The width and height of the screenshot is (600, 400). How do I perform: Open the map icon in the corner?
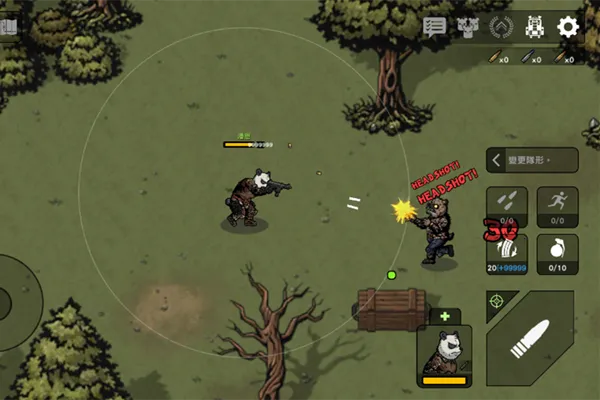pos(8,27)
